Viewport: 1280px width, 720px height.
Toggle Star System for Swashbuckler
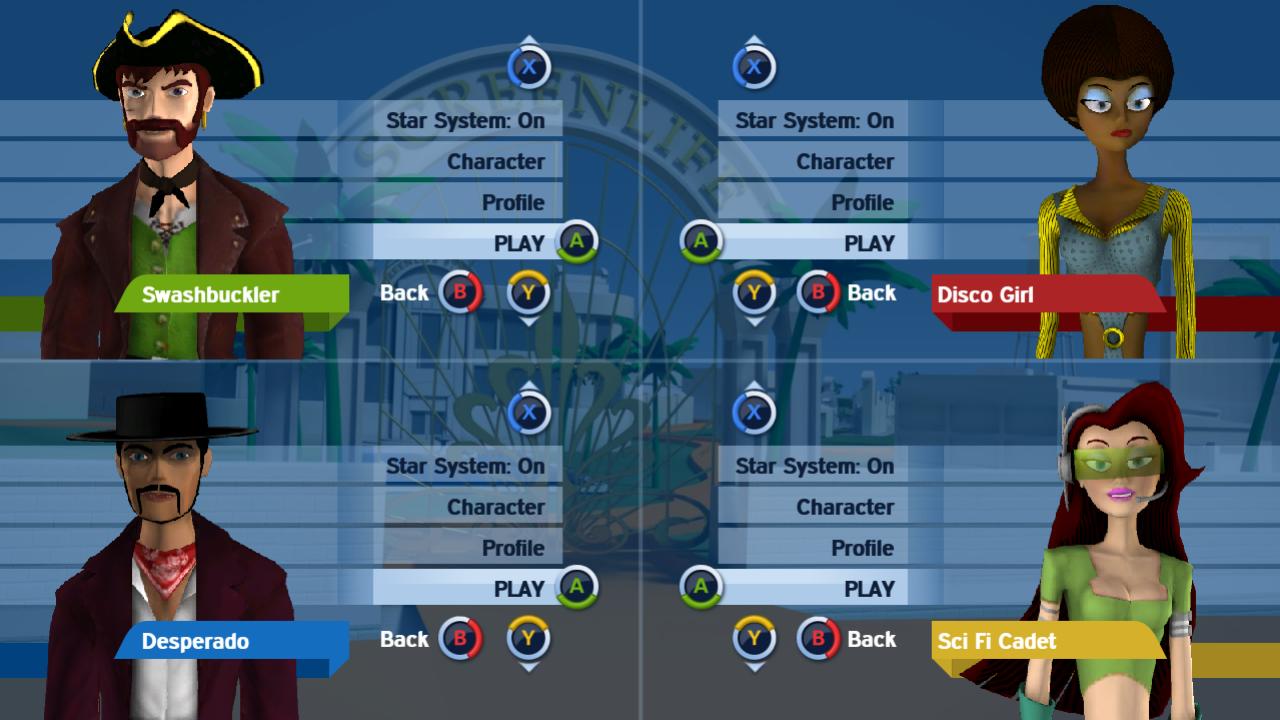(x=465, y=121)
